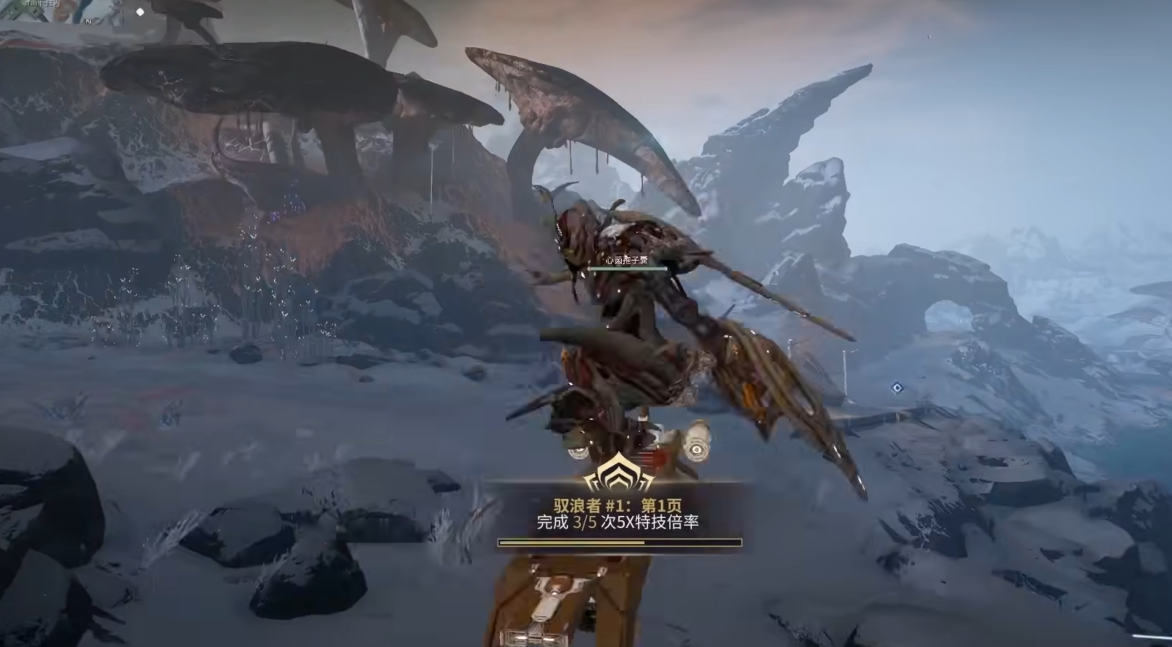Image resolution: width=1172 pixels, height=647 pixels.
Task: Click the 驭浪者 #1 challenge progress notification
Action: (x=619, y=514)
